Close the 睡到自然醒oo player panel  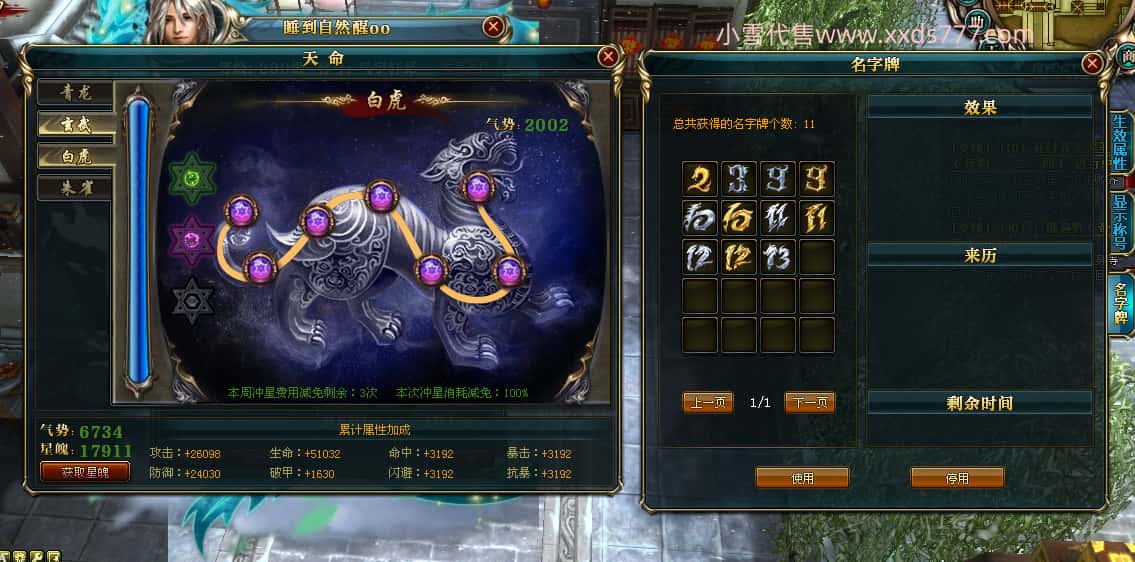pyautogui.click(x=494, y=27)
